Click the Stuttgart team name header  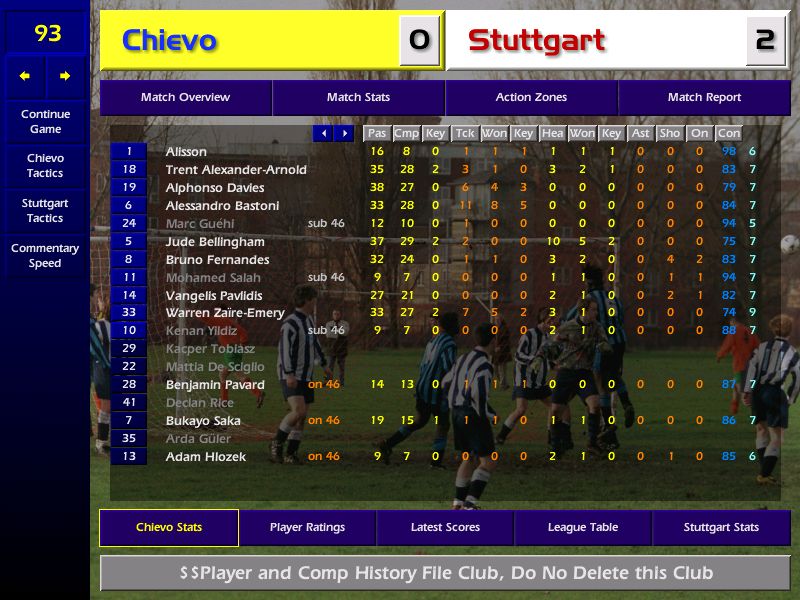[537, 41]
